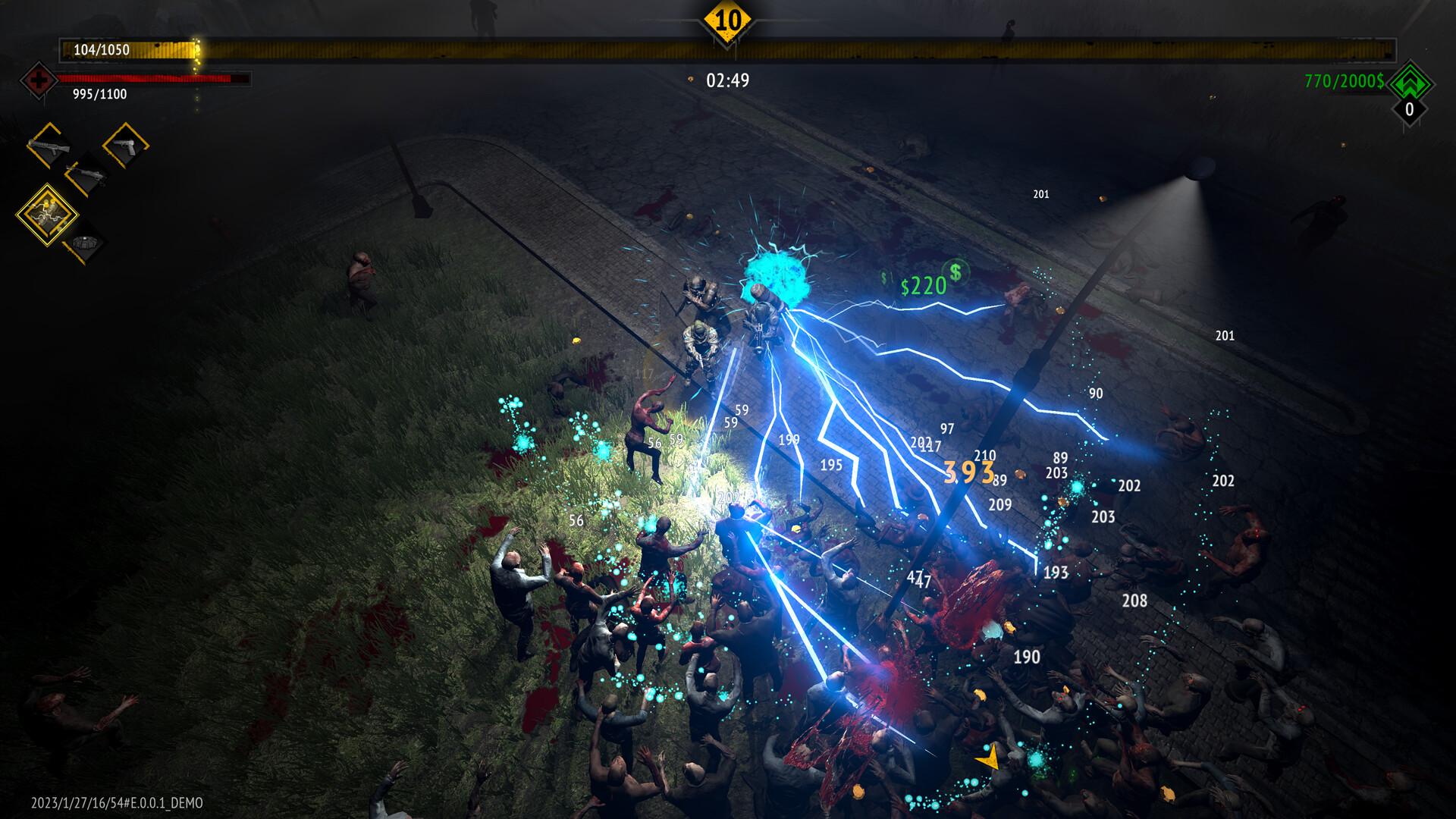Click the red medical cross icon
The image size is (1456, 819).
37,80
